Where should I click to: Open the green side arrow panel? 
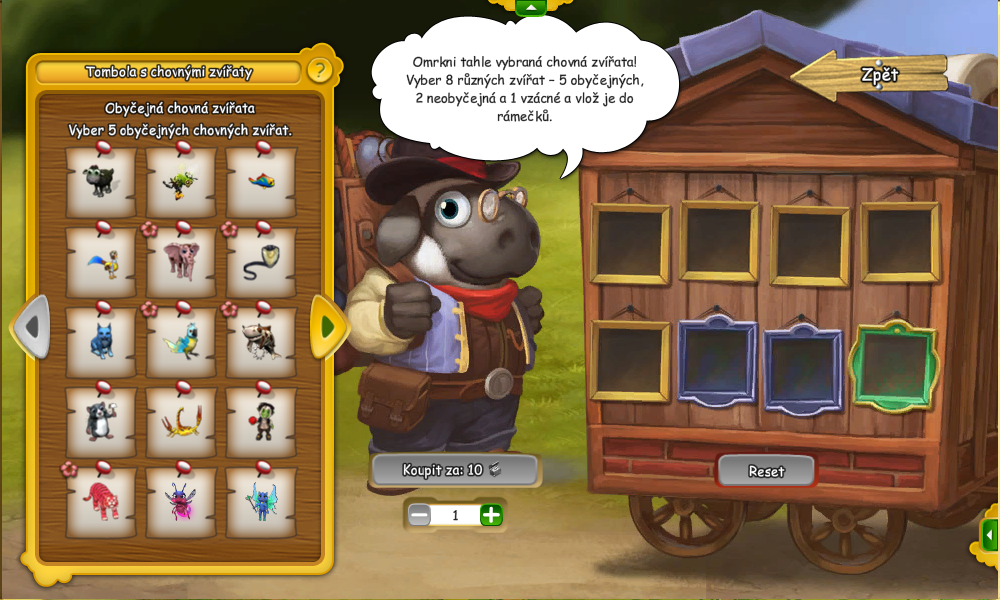click(989, 535)
